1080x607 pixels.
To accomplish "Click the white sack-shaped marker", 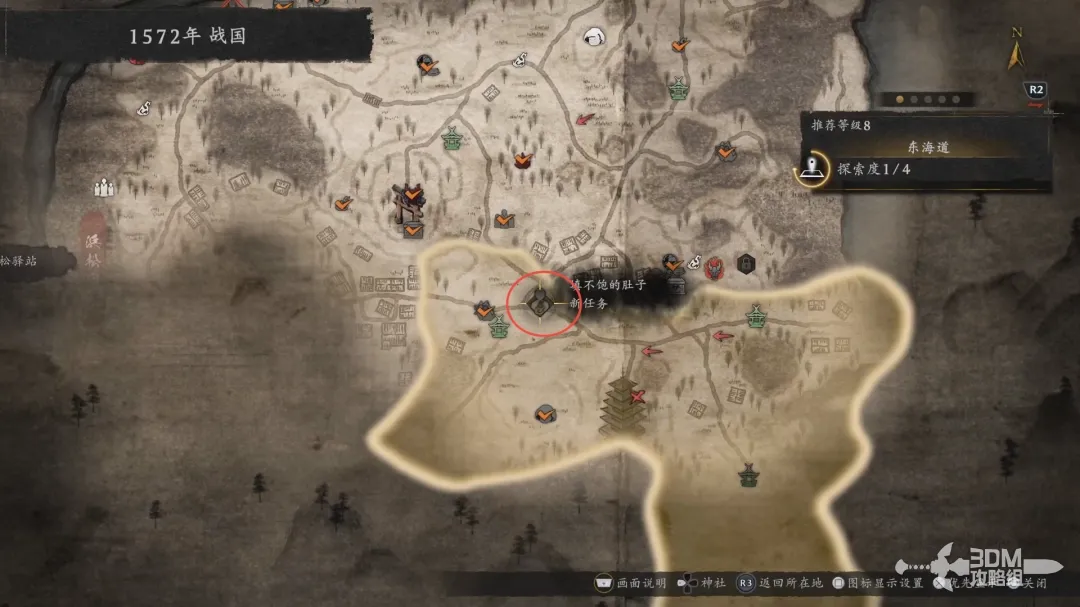I will [596, 37].
